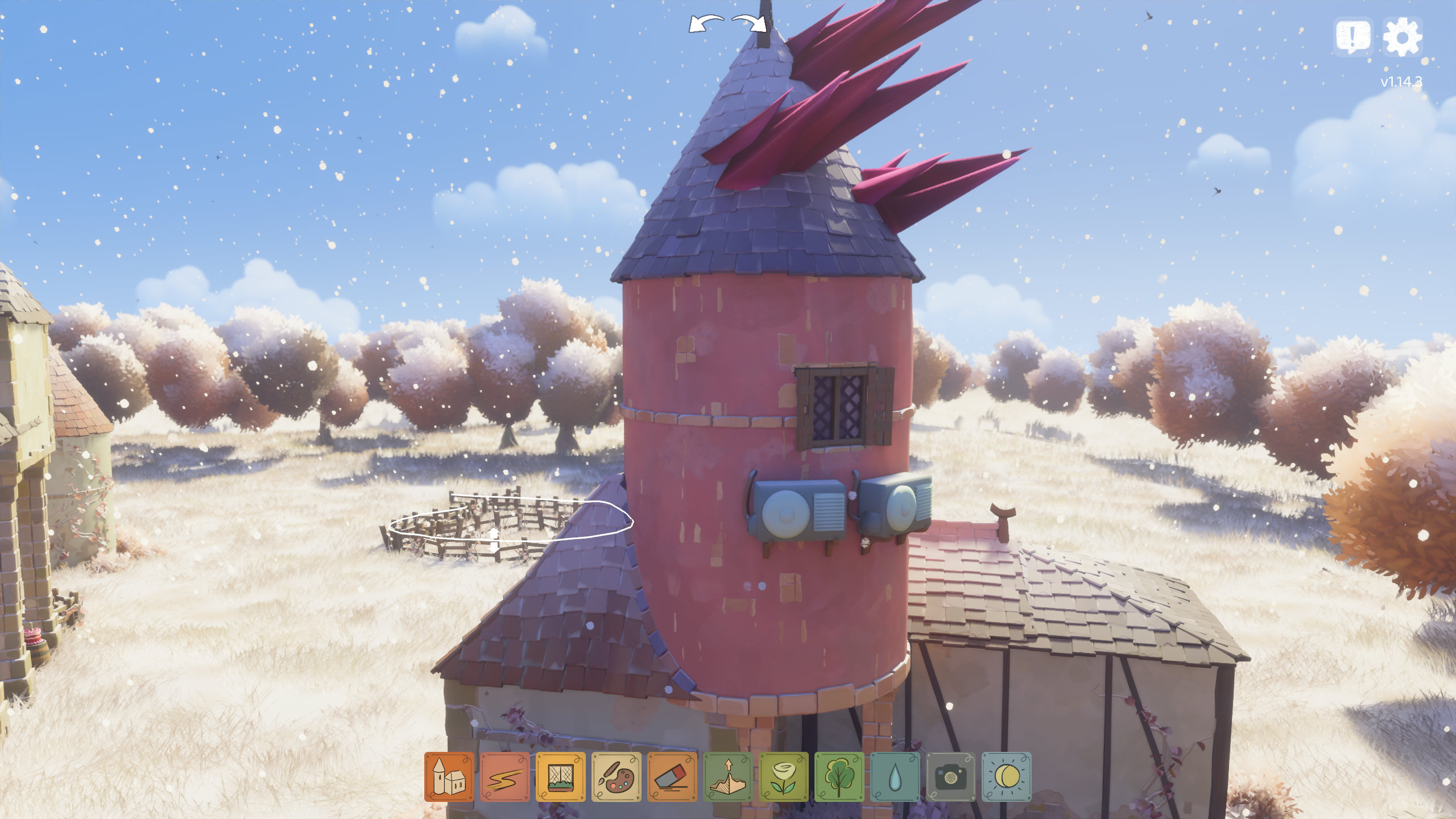Choose the path drawing tool
This screenshot has width=1456, height=819.
[x=505, y=777]
